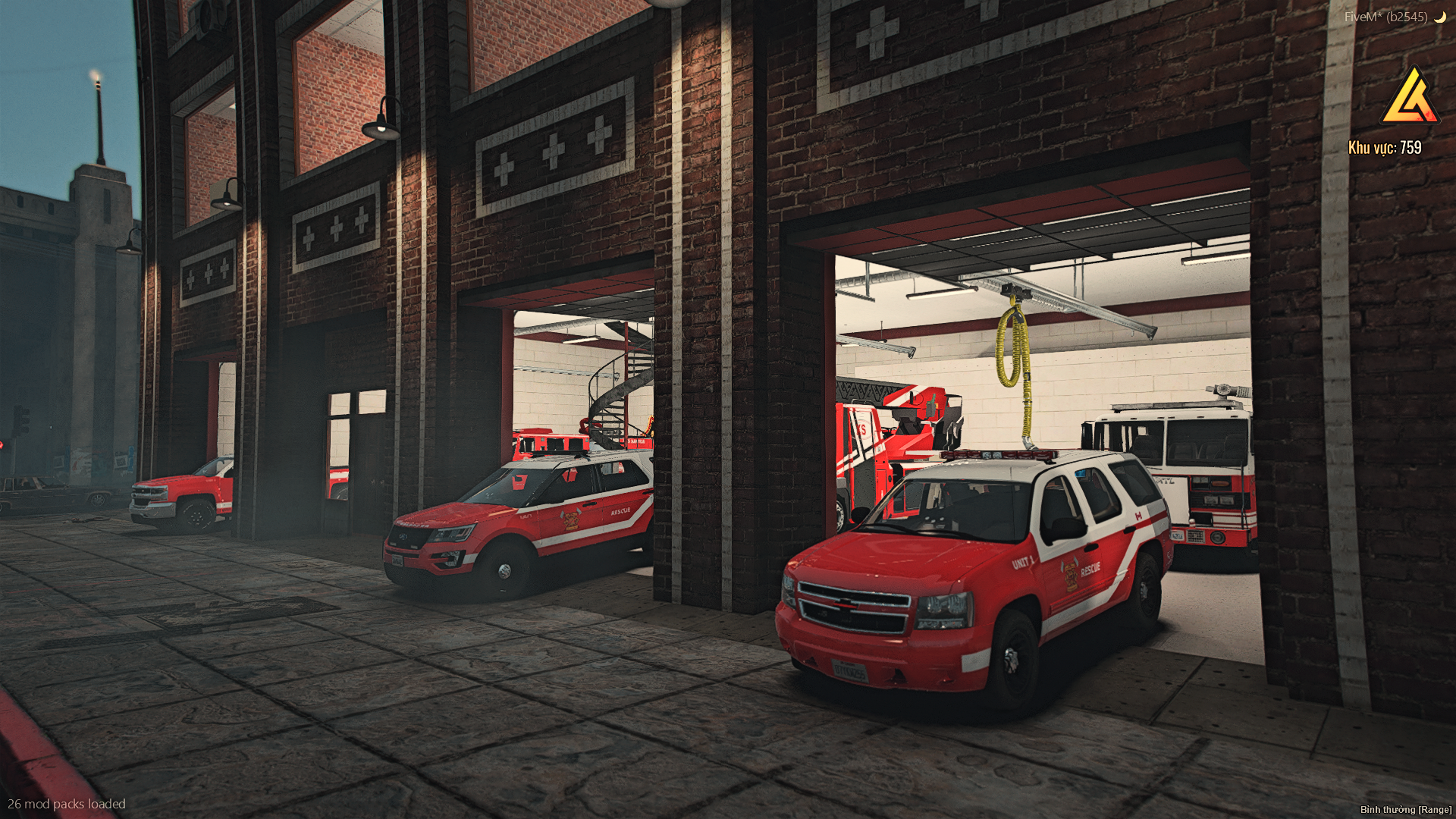Click the orange triangle server logo
Viewport: 1456px width, 819px height.
click(1410, 98)
